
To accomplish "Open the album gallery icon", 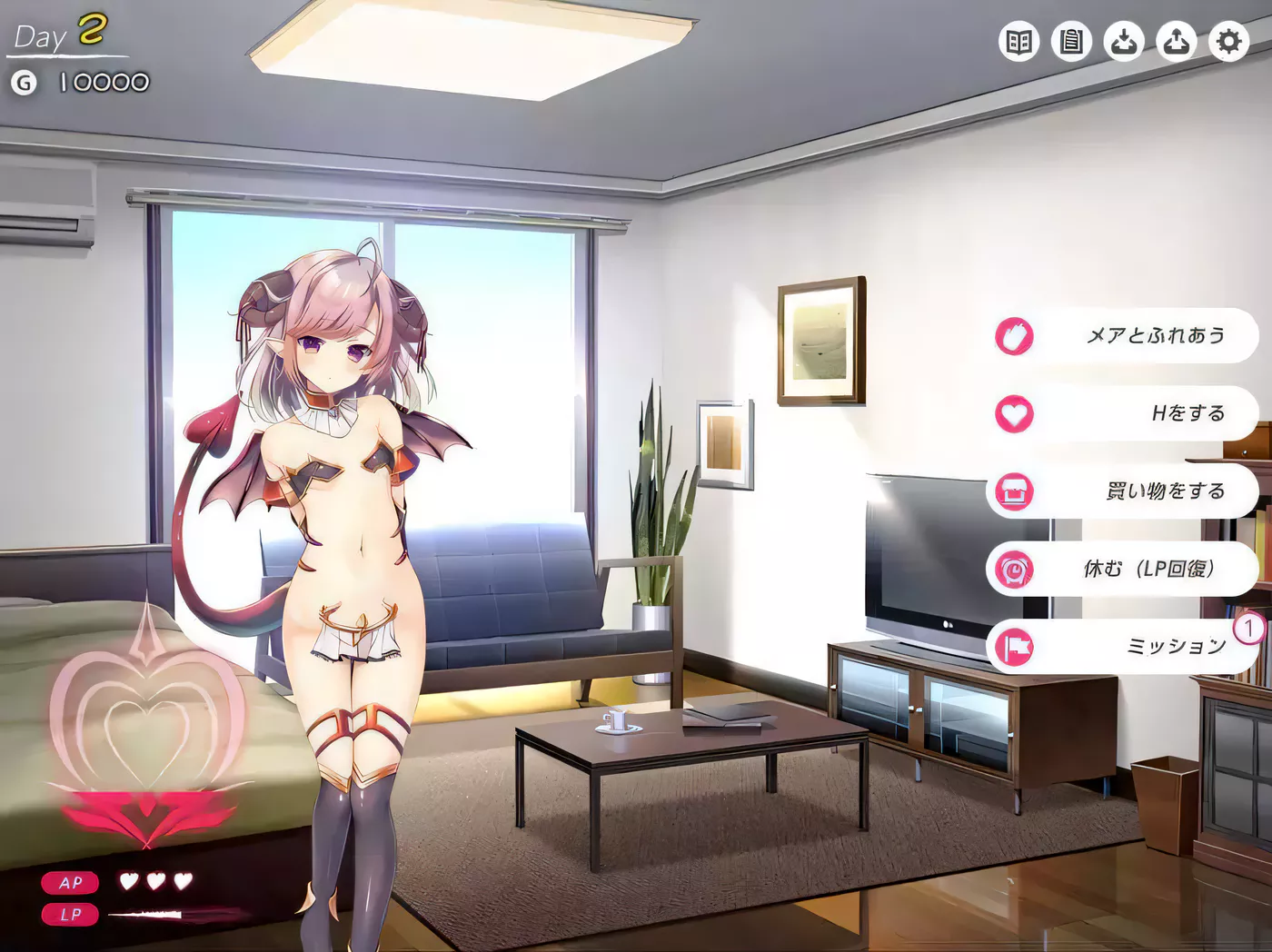I will tap(1019, 41).
